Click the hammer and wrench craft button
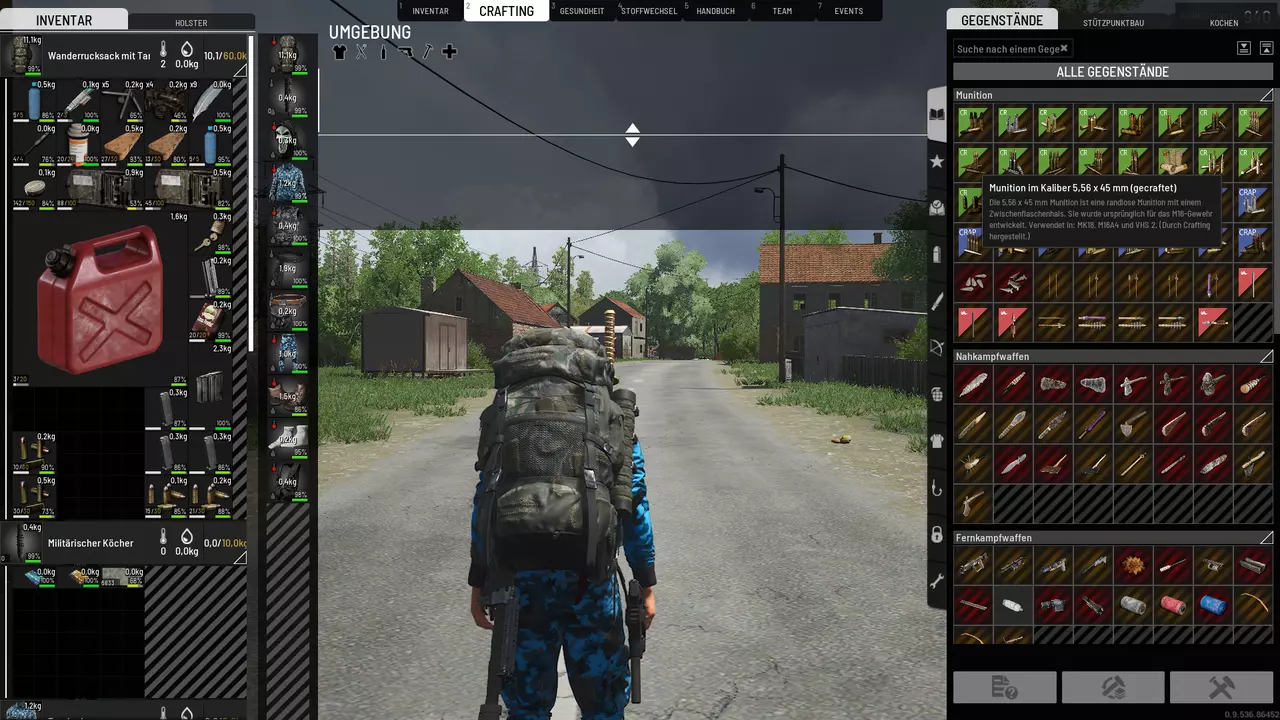The width and height of the screenshot is (1280, 720). tap(1221, 687)
